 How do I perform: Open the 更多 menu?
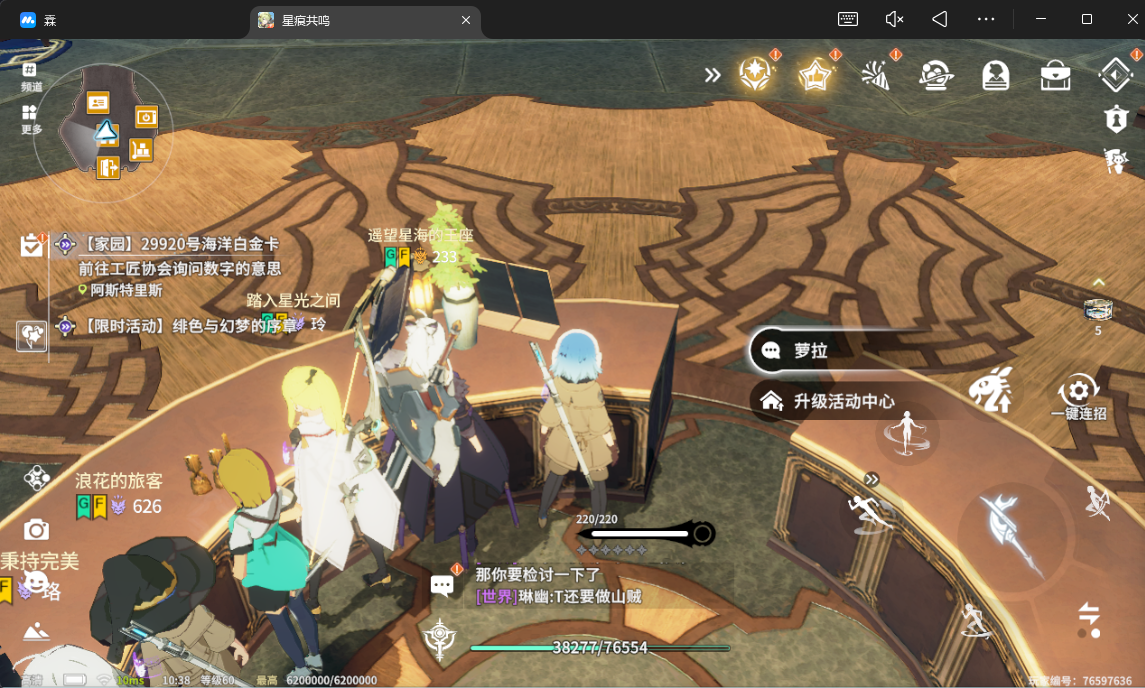tap(31, 119)
